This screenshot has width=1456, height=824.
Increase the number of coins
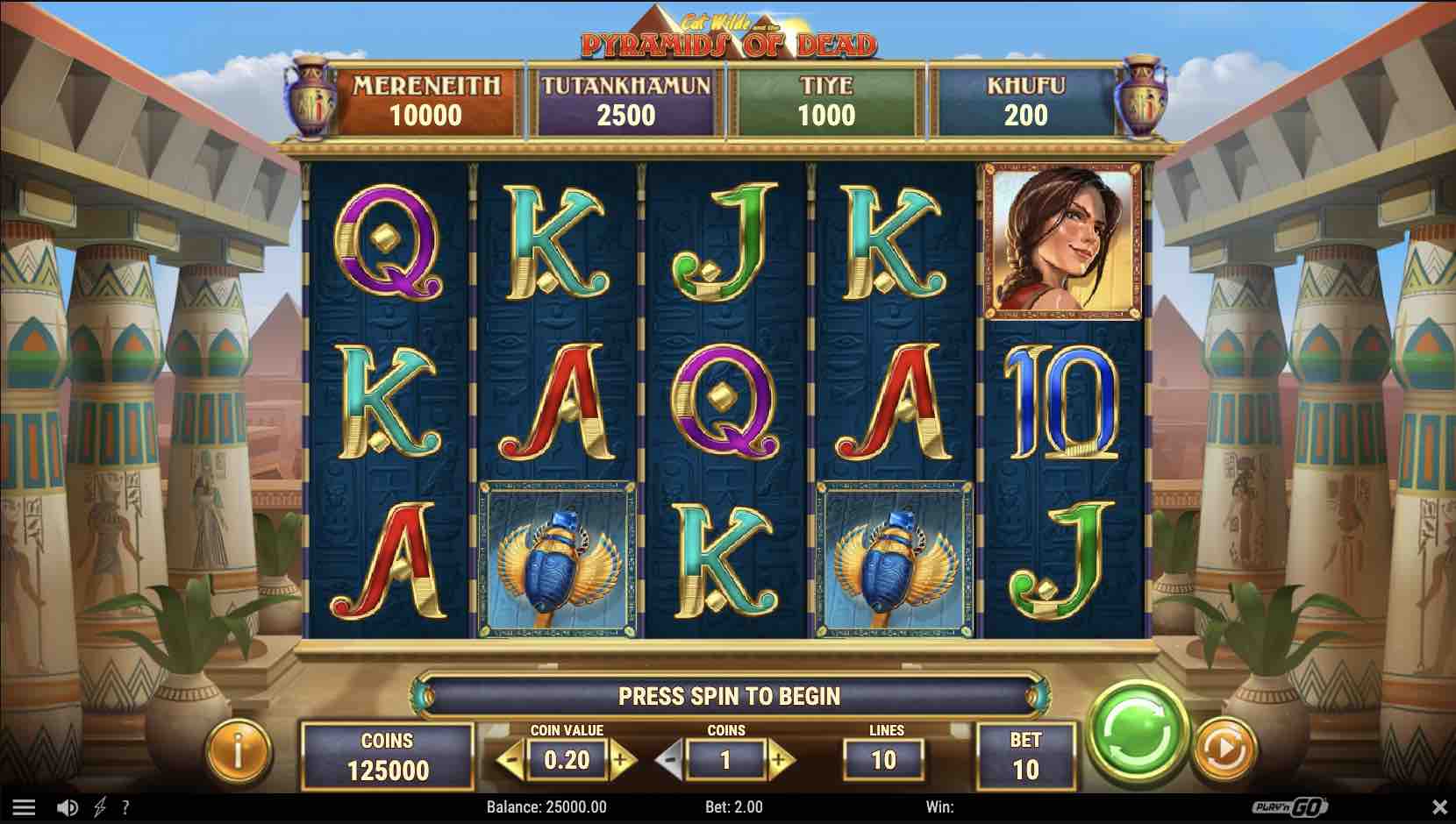(780, 759)
